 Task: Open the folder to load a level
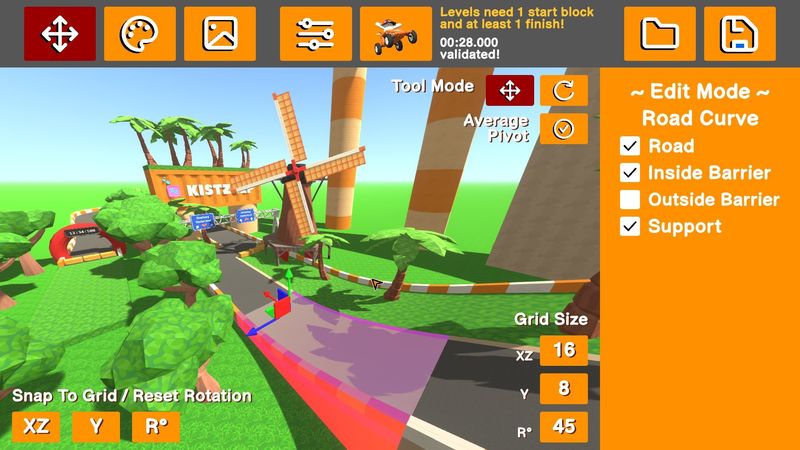tap(660, 34)
